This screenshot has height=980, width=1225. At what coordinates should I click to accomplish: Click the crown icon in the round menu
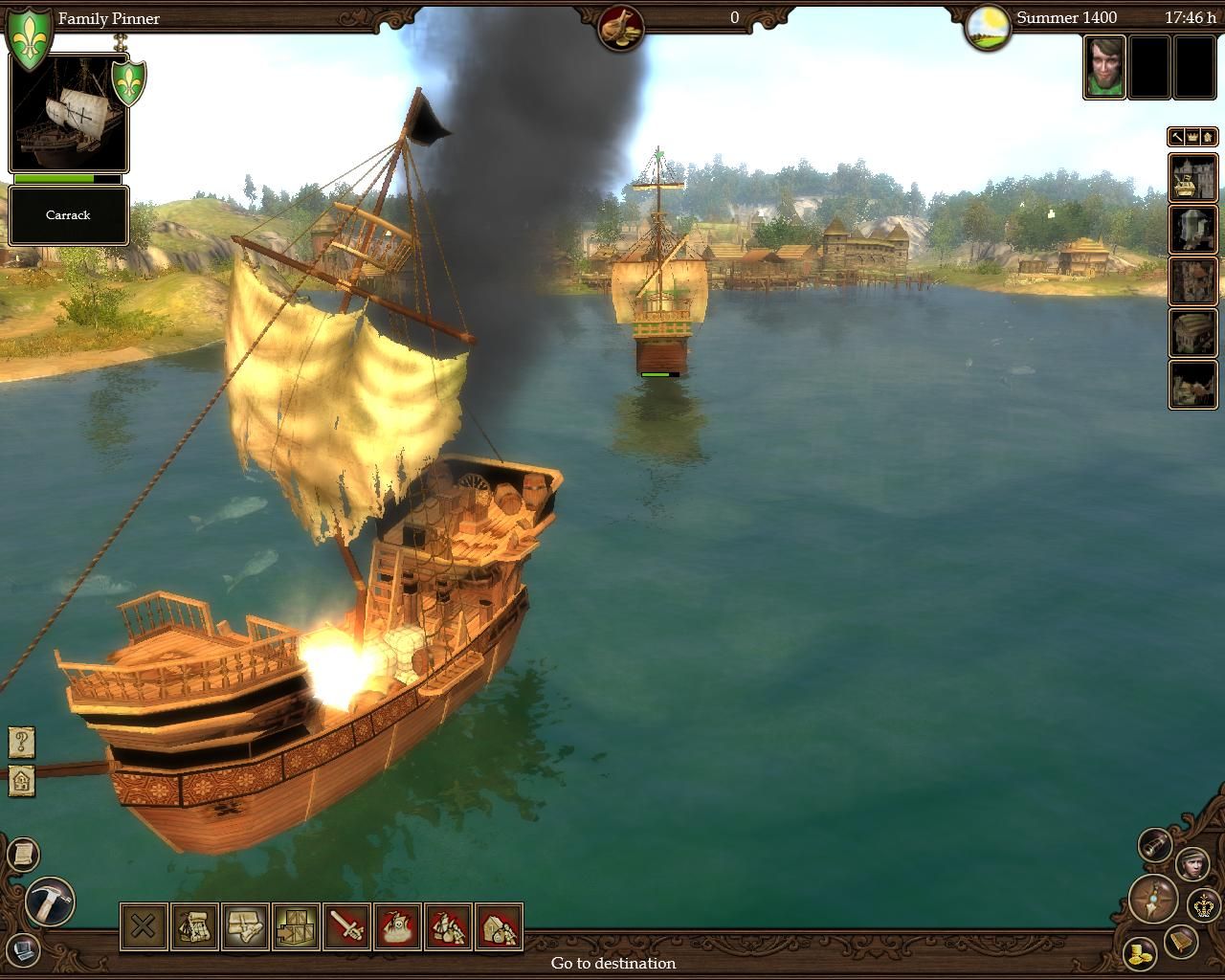point(1204,904)
